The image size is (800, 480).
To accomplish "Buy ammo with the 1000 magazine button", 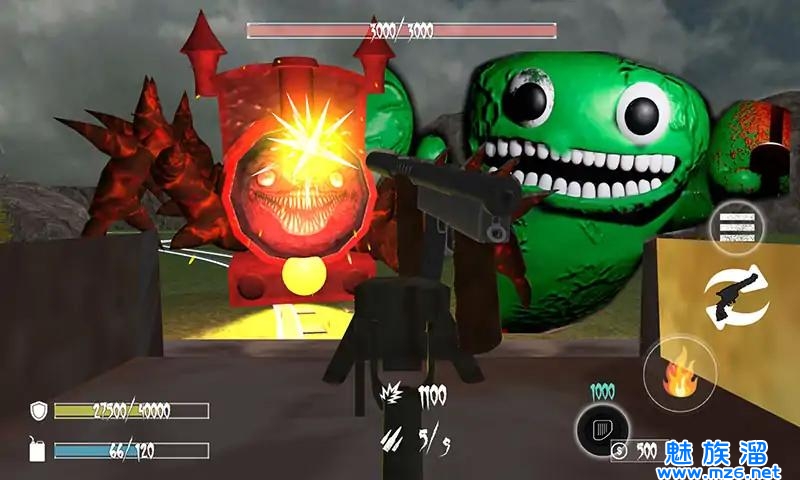I will 602,430.
